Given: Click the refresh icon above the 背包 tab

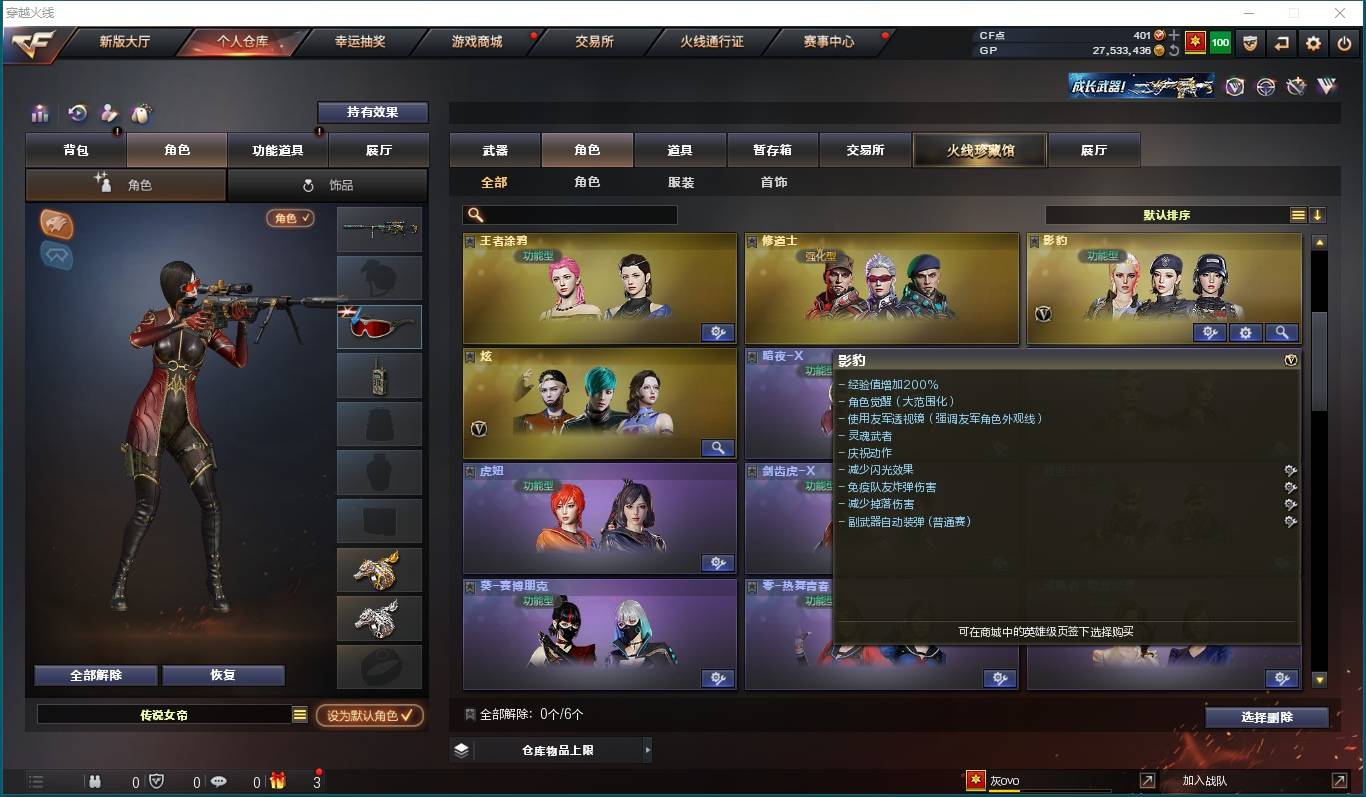Looking at the screenshot, I should (76, 113).
